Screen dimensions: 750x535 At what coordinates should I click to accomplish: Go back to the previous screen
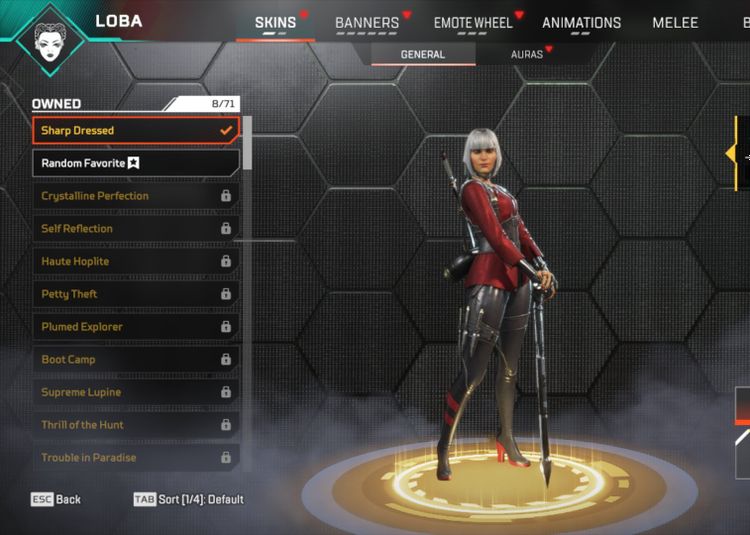(56, 499)
